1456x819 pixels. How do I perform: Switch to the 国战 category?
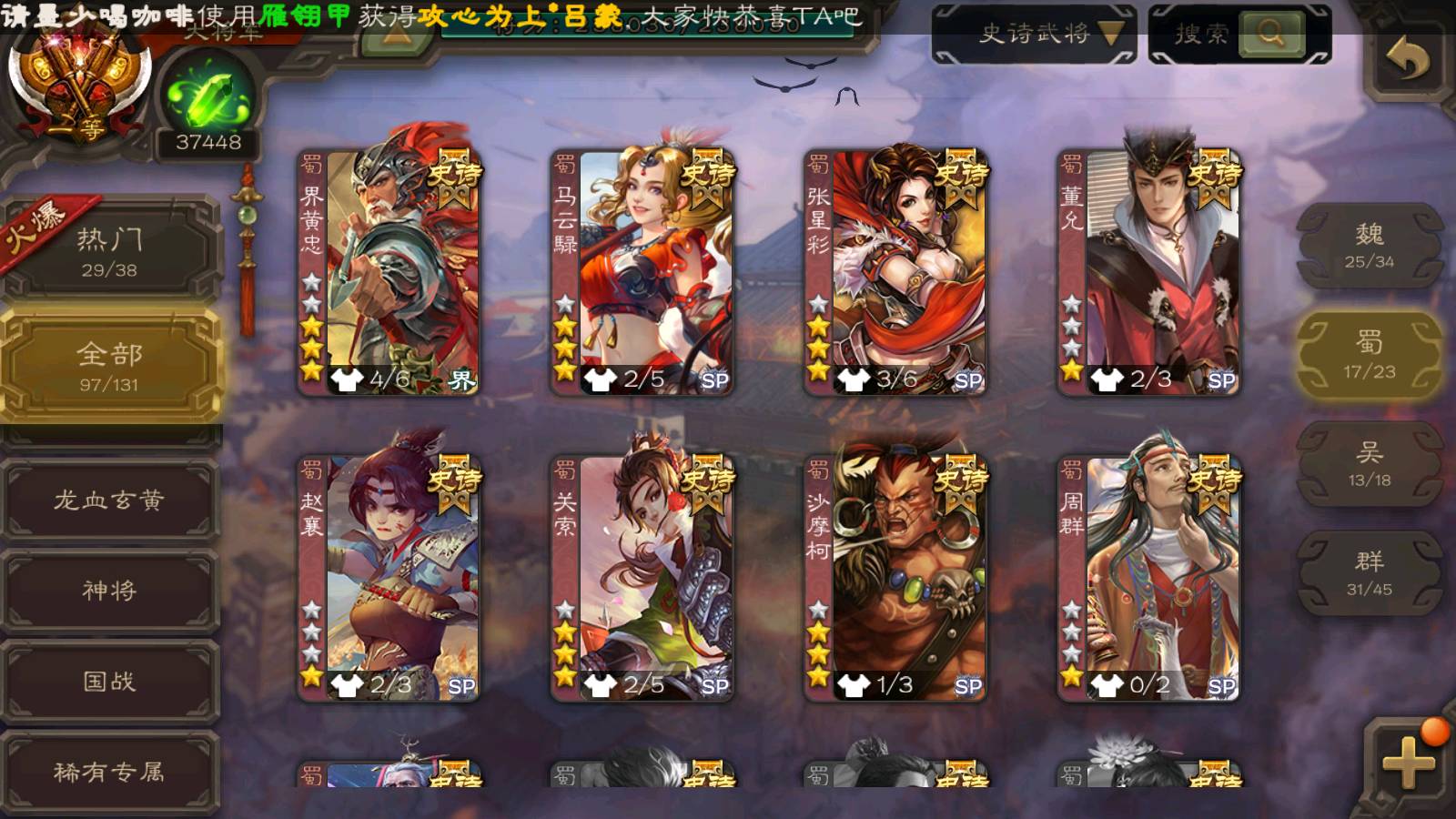pos(110,681)
